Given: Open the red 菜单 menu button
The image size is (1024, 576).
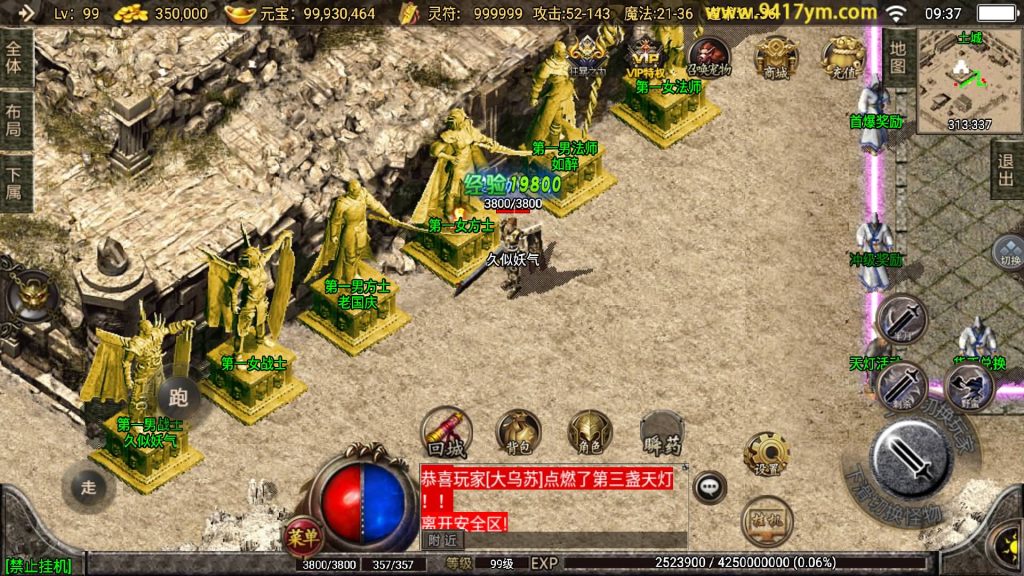Looking at the screenshot, I should point(303,535).
